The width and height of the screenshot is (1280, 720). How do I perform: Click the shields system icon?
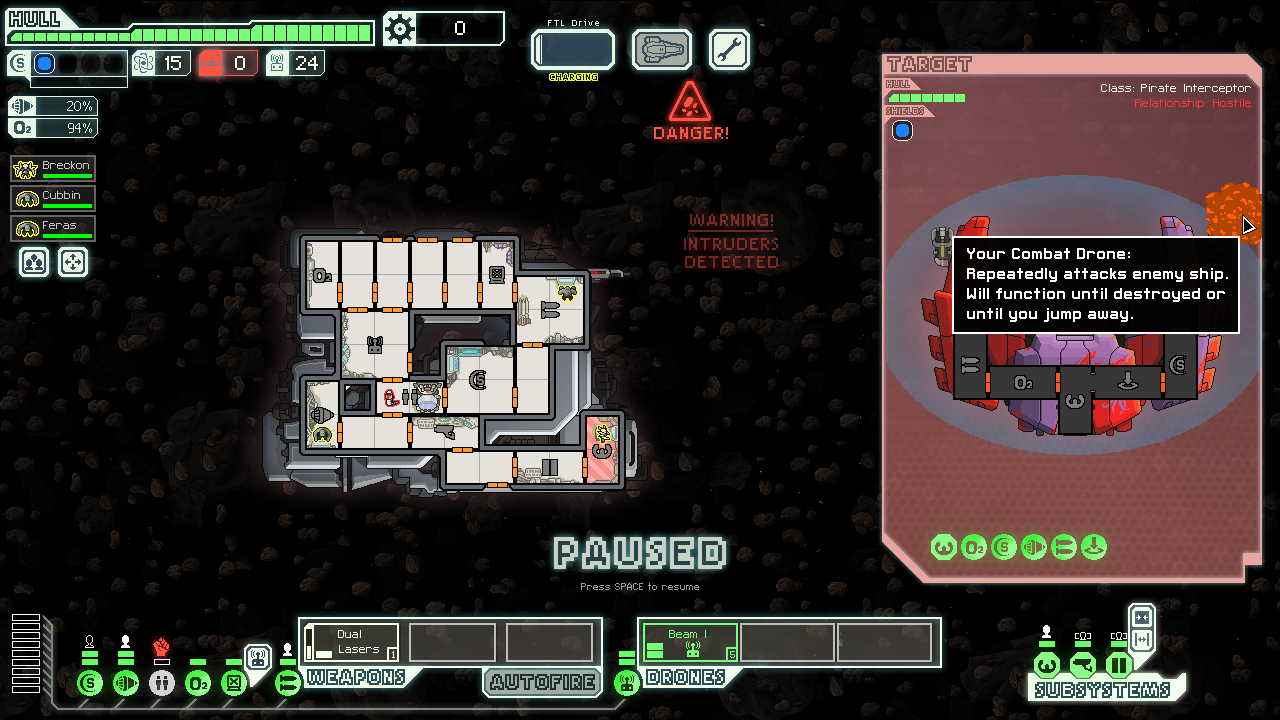[x=90, y=684]
